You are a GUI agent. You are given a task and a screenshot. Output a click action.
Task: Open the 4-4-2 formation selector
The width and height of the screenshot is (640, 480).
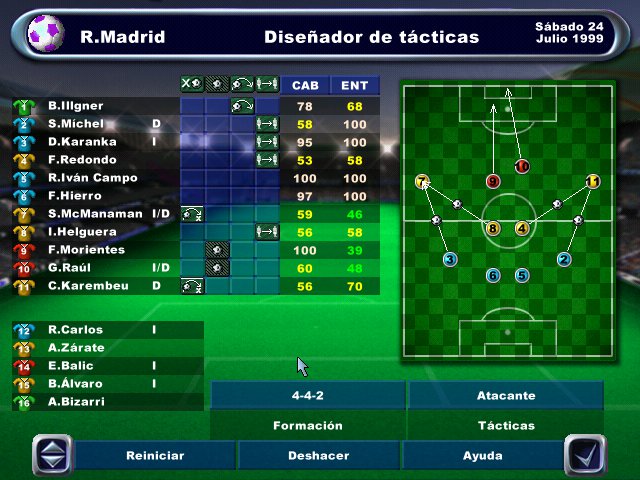pyautogui.click(x=308, y=395)
